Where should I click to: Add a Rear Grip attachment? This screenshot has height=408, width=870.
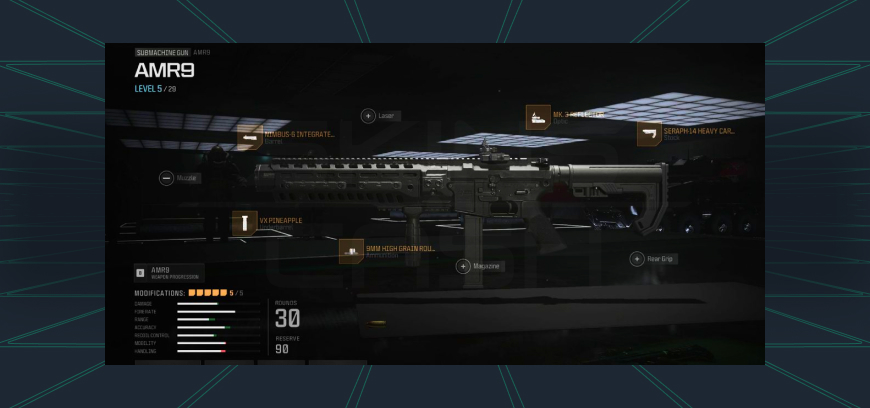(636, 259)
